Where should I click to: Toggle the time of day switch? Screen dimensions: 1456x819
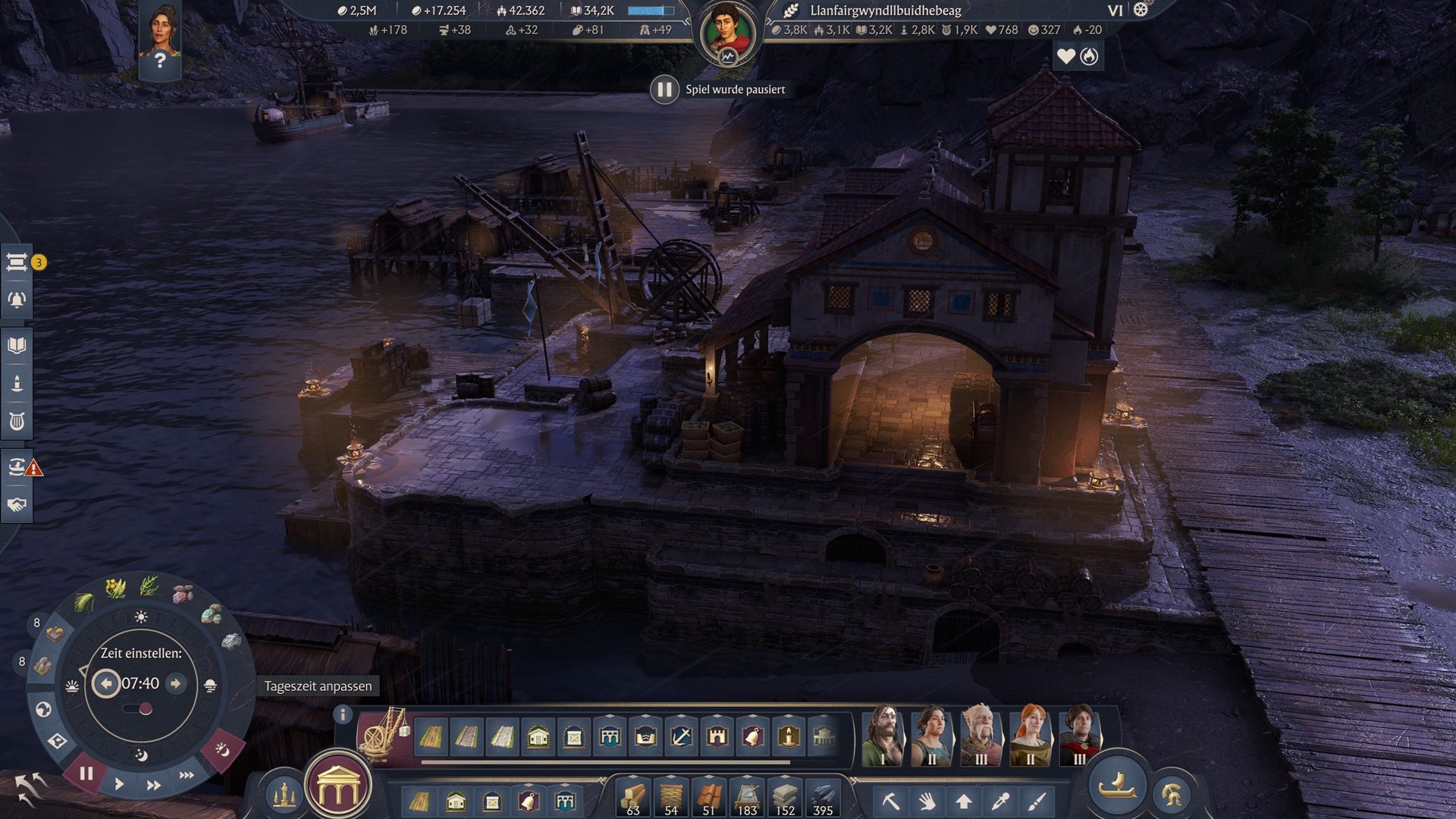pyautogui.click(x=138, y=709)
